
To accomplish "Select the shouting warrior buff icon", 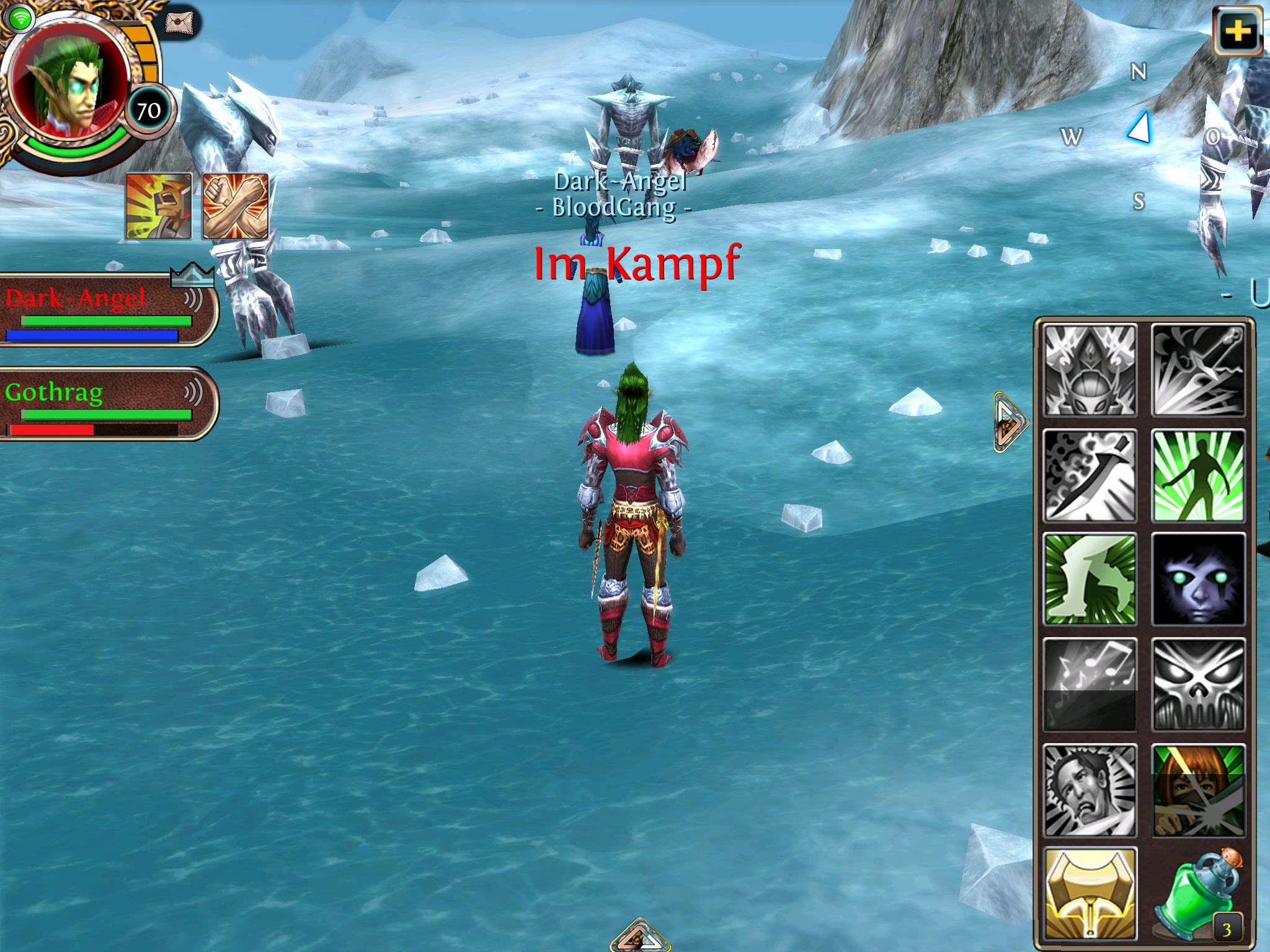I will pos(159,206).
